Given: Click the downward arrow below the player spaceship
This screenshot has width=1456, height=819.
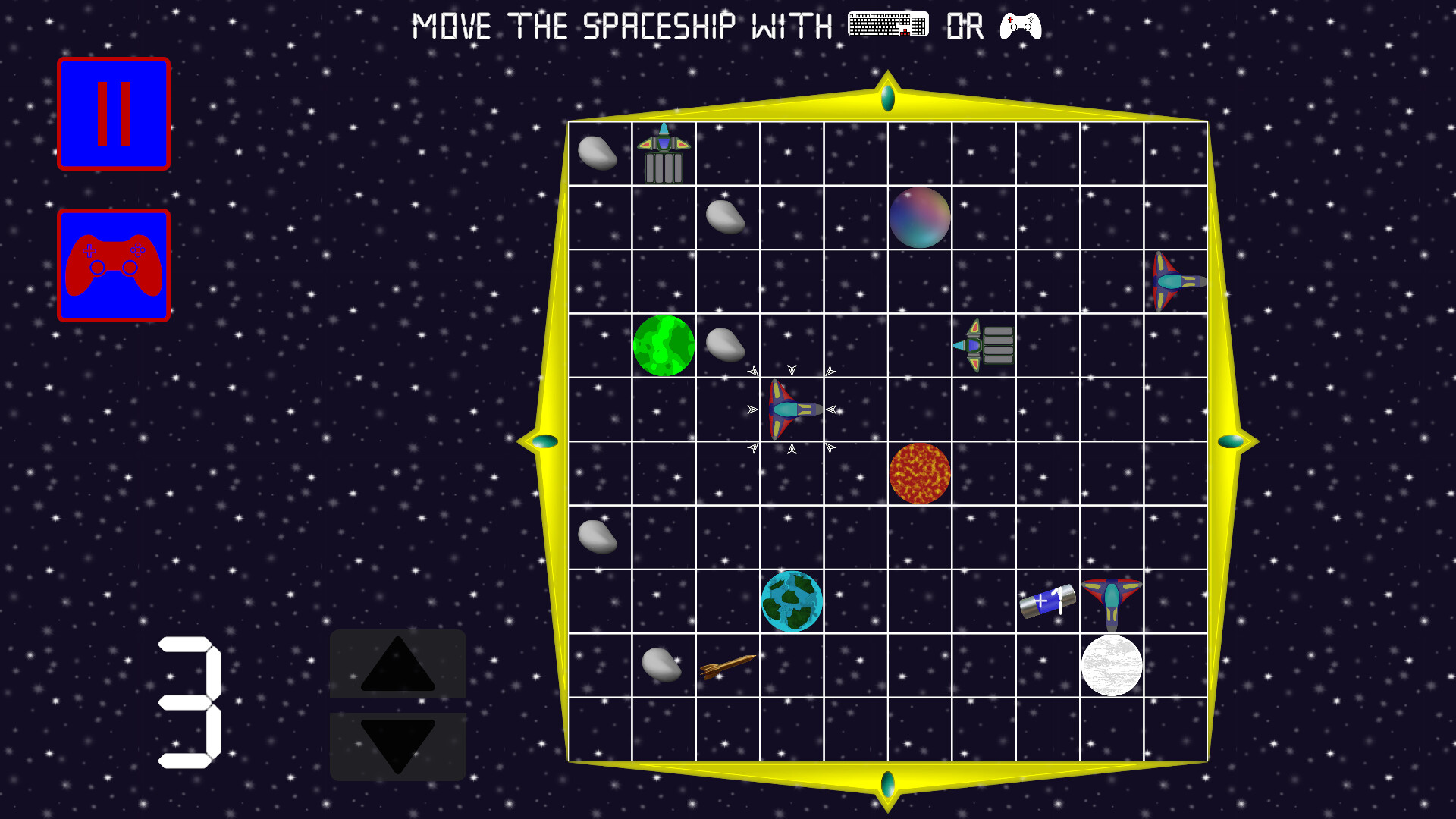Looking at the screenshot, I should [791, 449].
